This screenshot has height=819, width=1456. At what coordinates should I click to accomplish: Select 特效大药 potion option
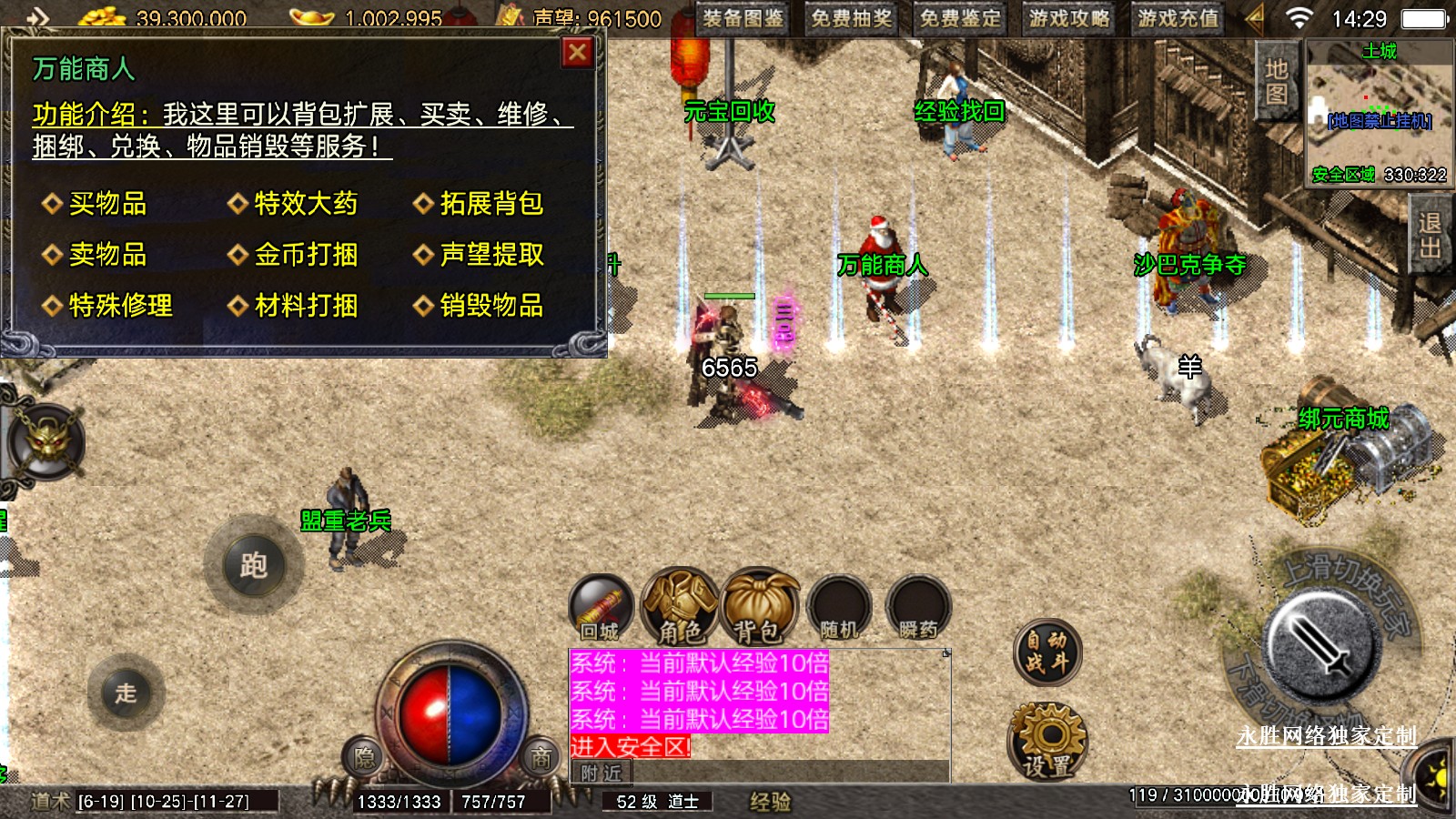pos(306,204)
